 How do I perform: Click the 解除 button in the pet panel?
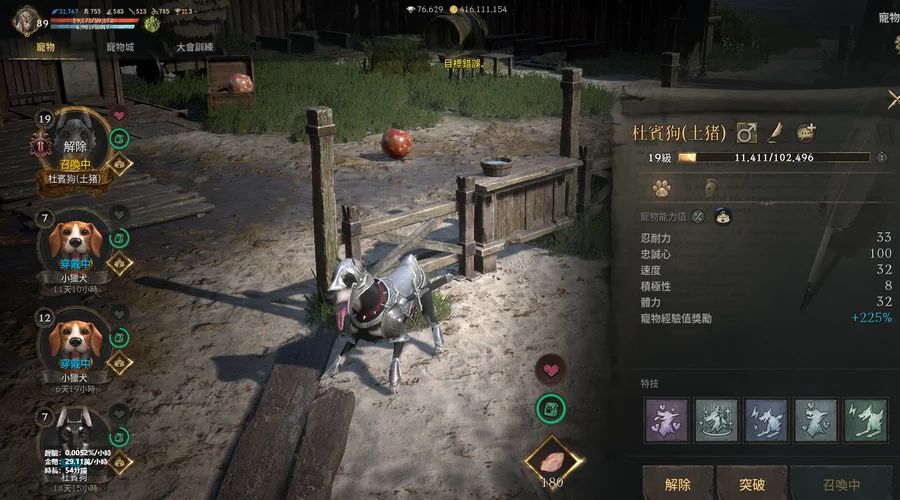(677, 485)
